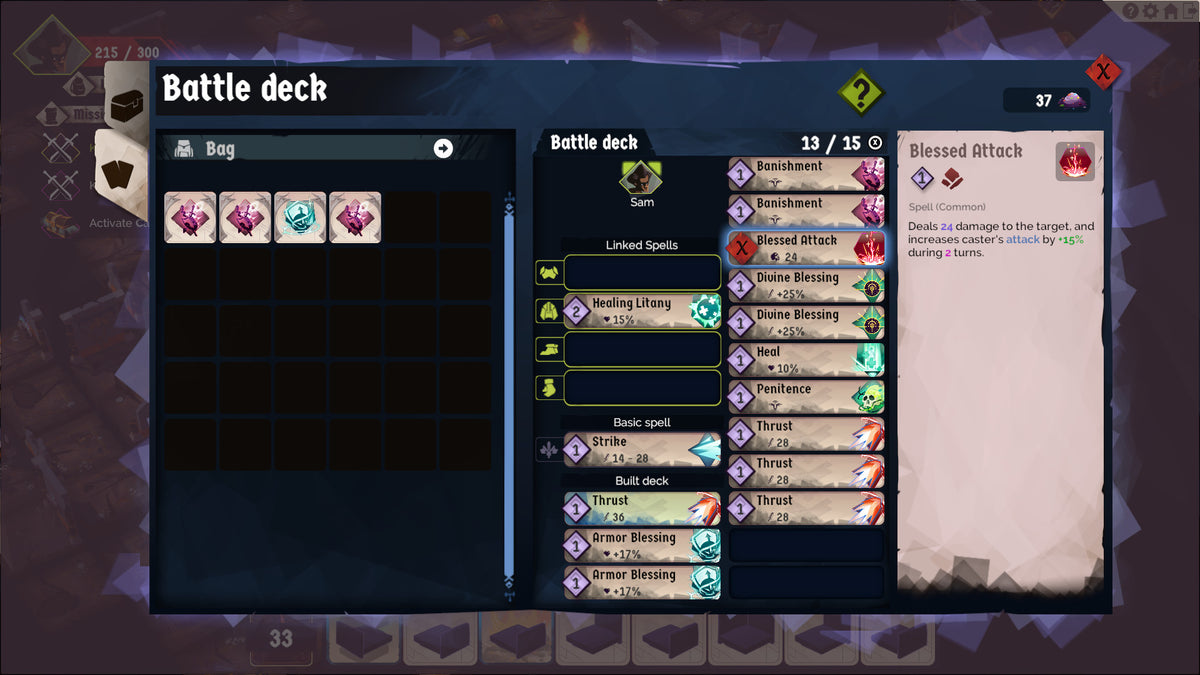The height and width of the screenshot is (675, 1200).
Task: Select the Strike basic spell
Action: pos(642,449)
